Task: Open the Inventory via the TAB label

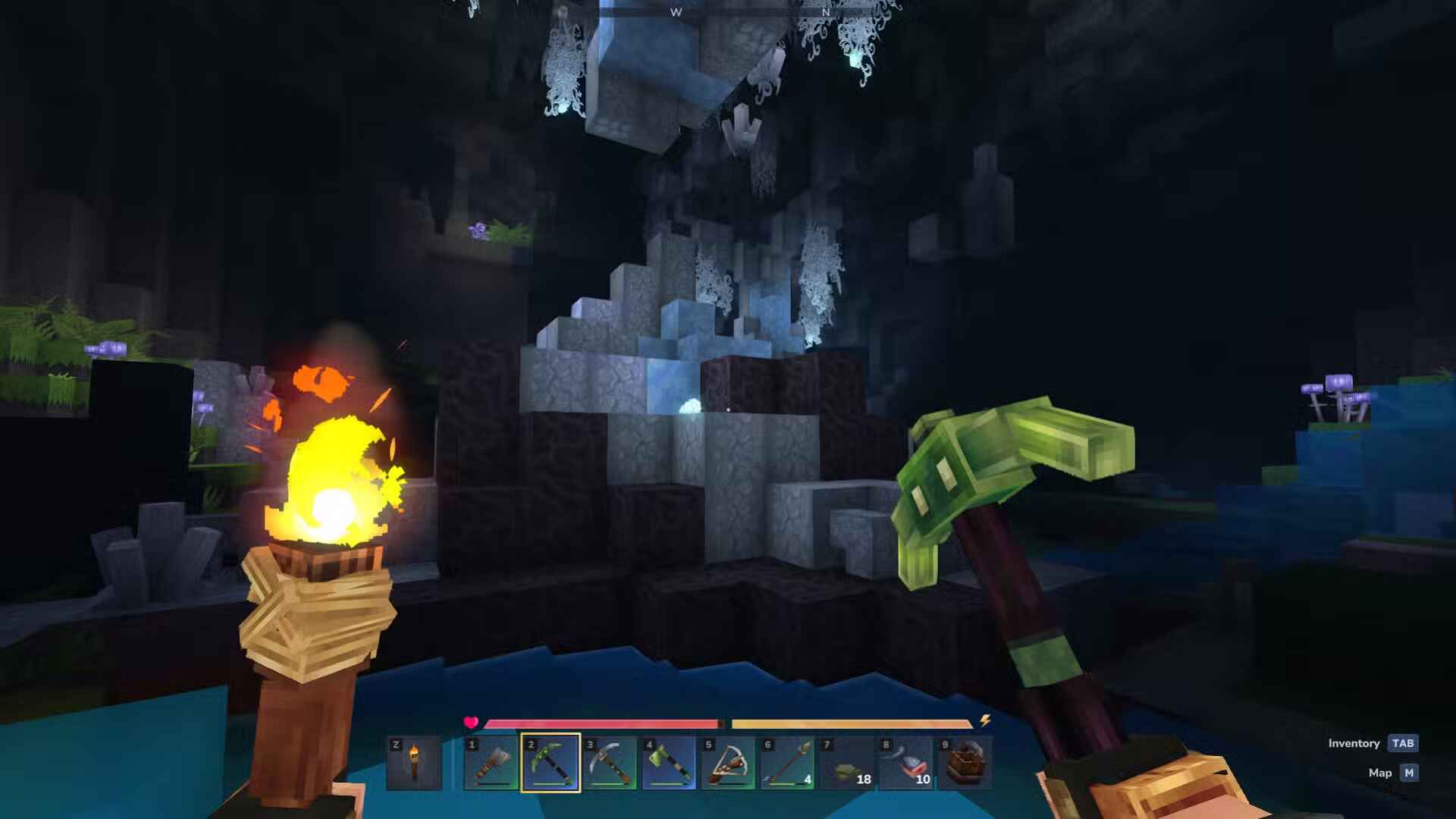Action: [x=1354, y=743]
